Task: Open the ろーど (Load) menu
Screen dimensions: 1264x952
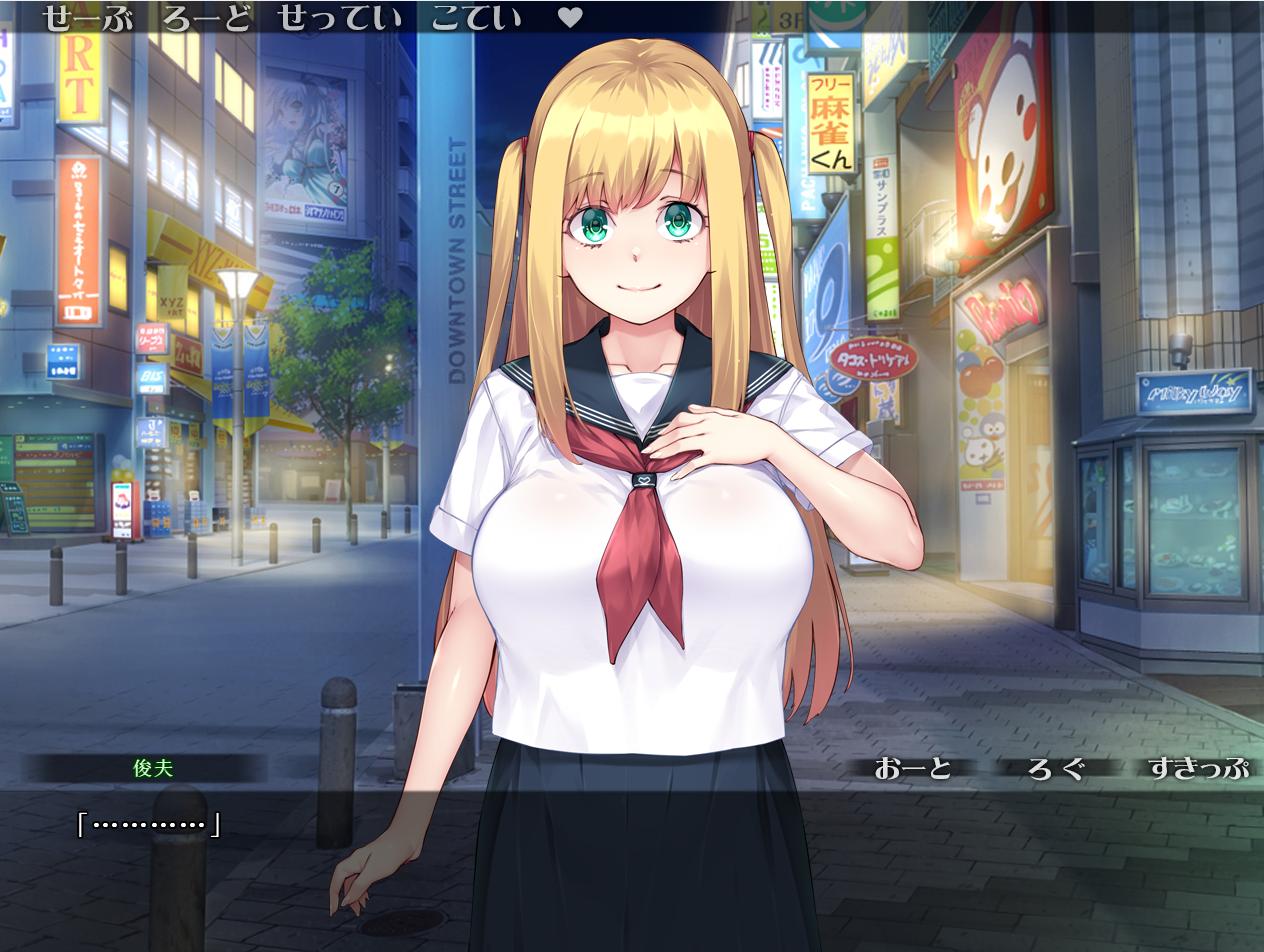Action: click(208, 18)
